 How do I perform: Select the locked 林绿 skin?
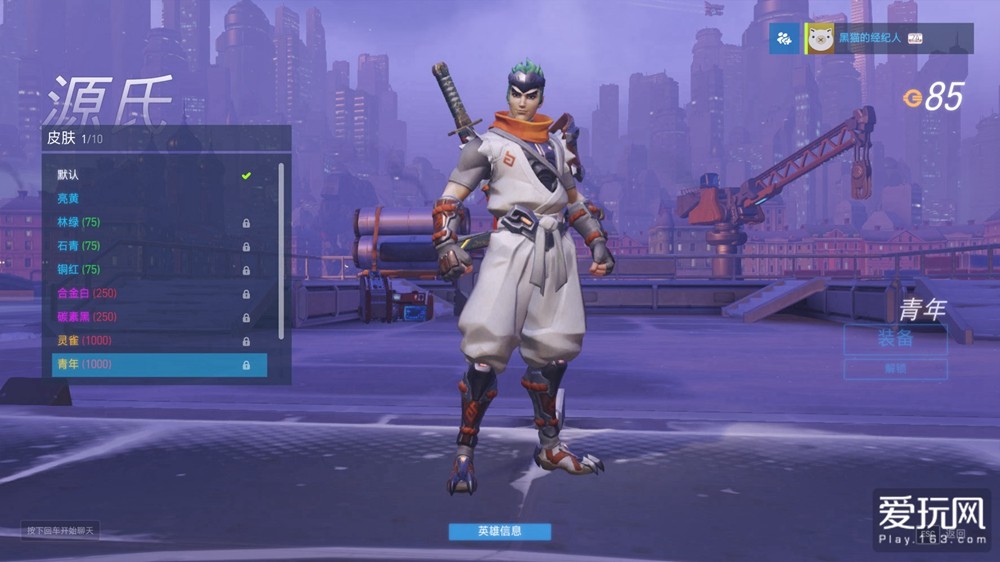tap(158, 222)
